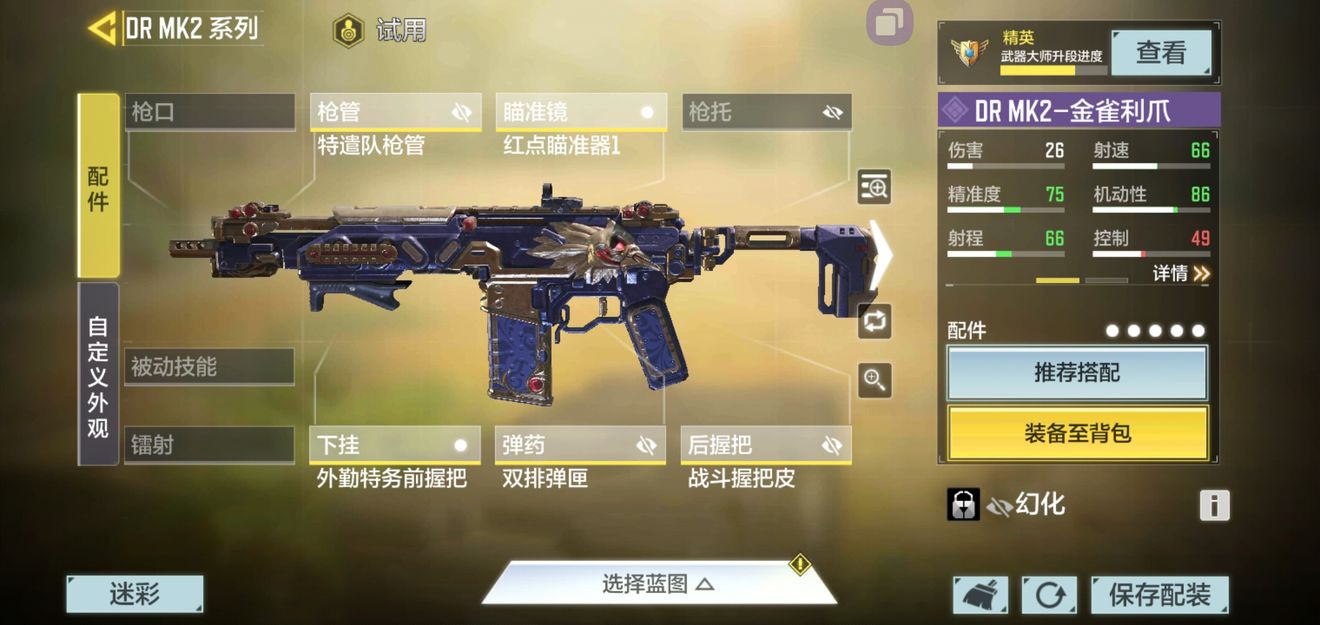Show weapon stat 详情 details
The image size is (1320, 625).
1181,273
